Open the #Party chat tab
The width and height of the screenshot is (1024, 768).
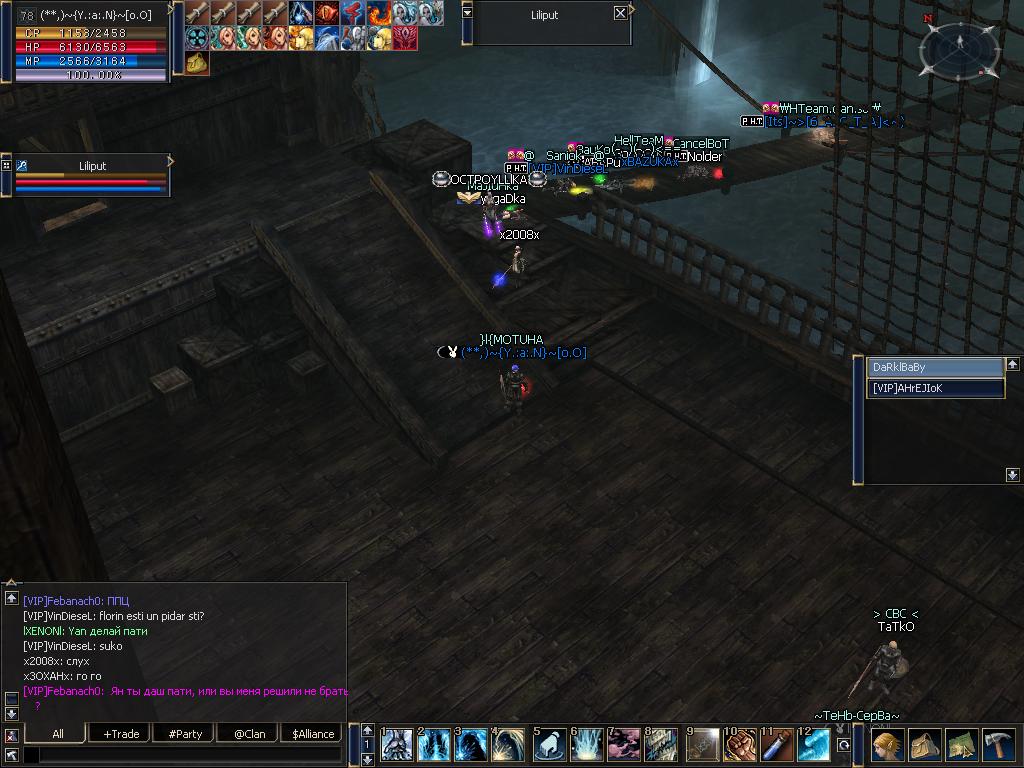coord(185,734)
